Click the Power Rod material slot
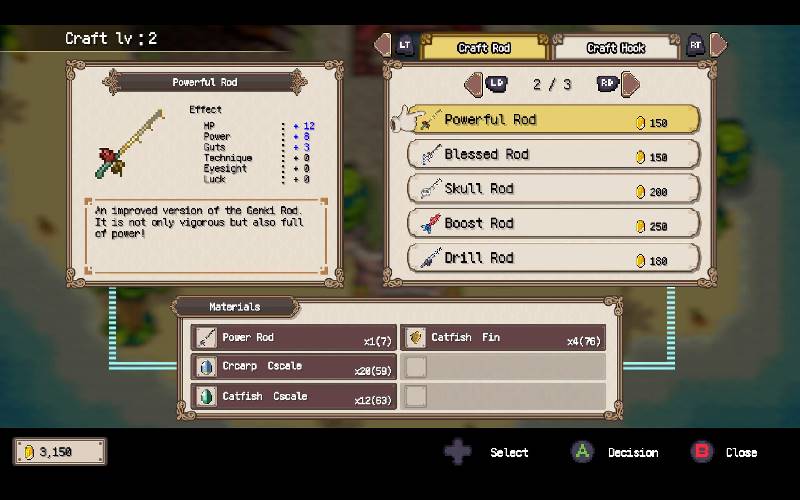This screenshot has width=800, height=500. (x=294, y=338)
